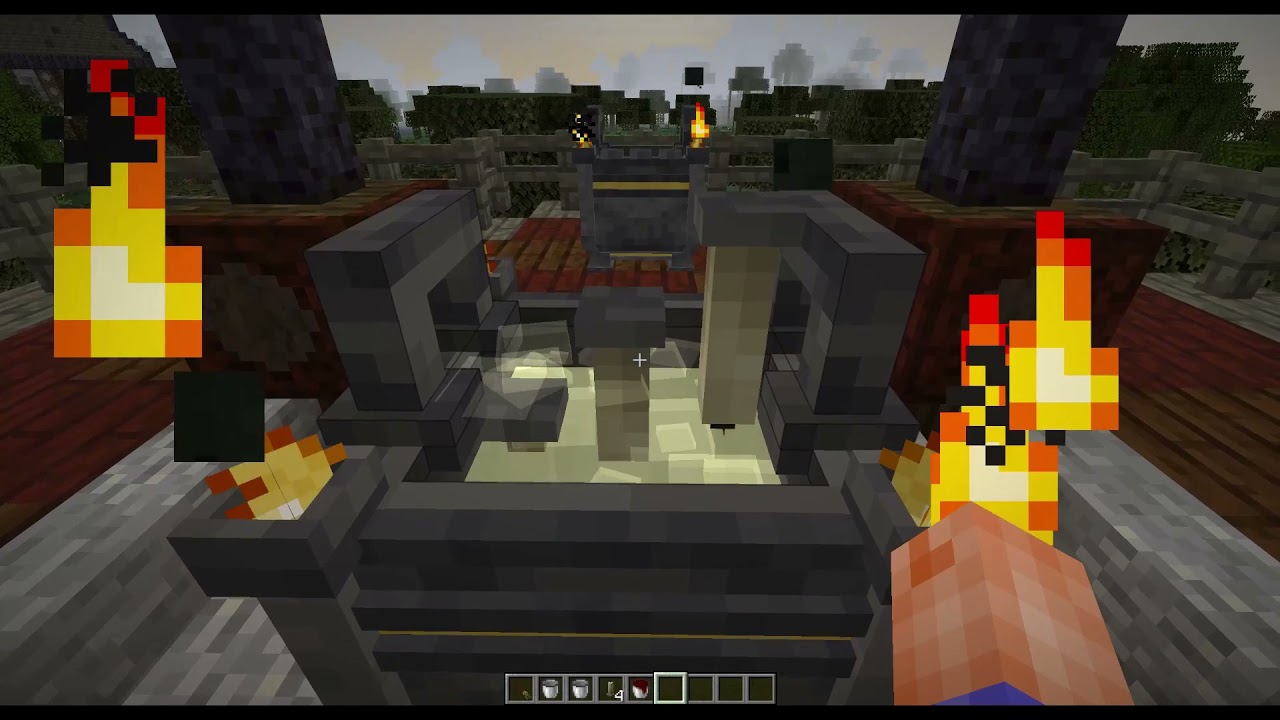Select the second empty bucket item
Viewport: 1280px width, 720px height.
click(x=580, y=688)
